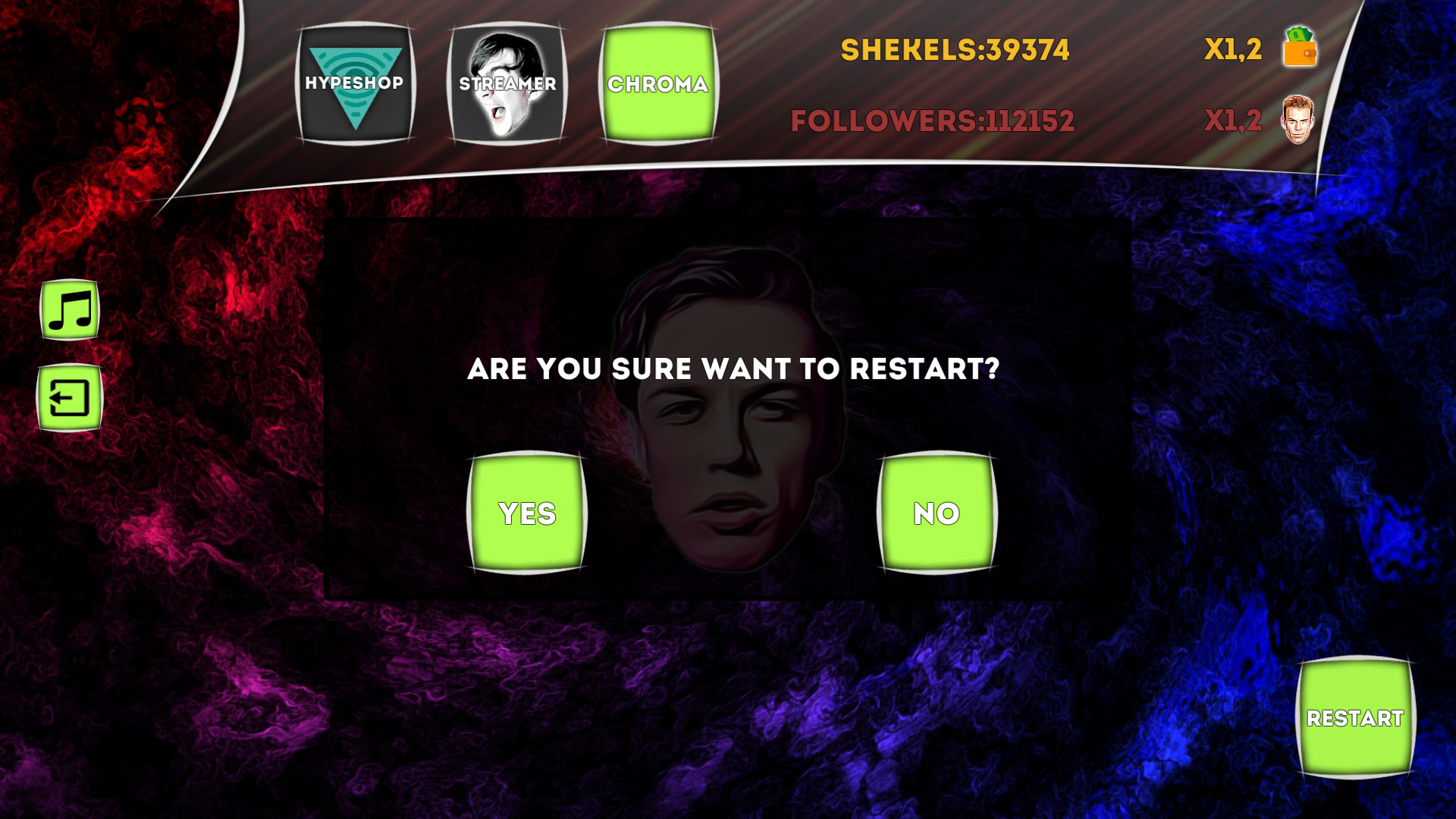
Task: Expand the followers counter display
Action: pyautogui.click(x=933, y=119)
